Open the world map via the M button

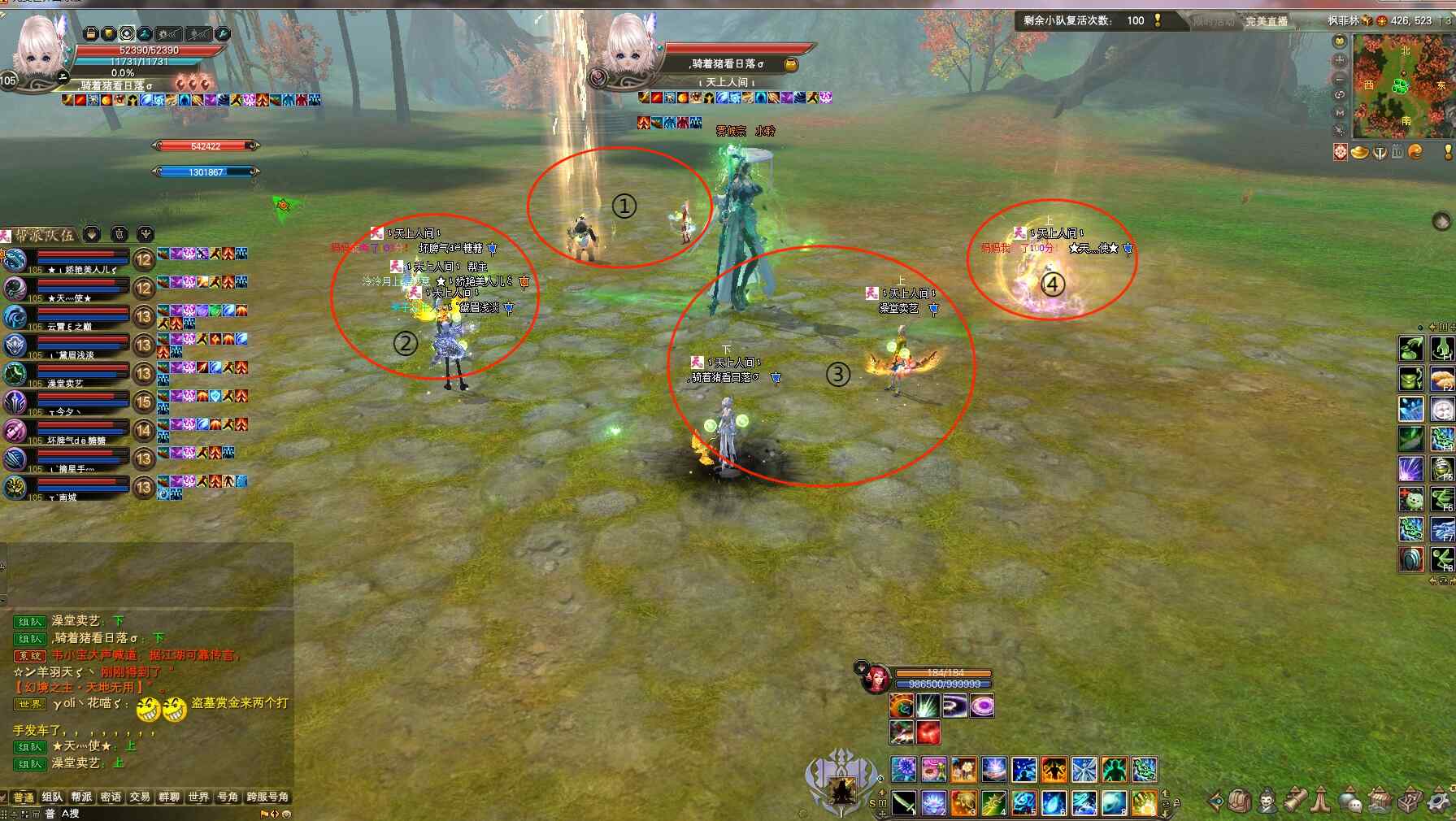[x=1340, y=112]
